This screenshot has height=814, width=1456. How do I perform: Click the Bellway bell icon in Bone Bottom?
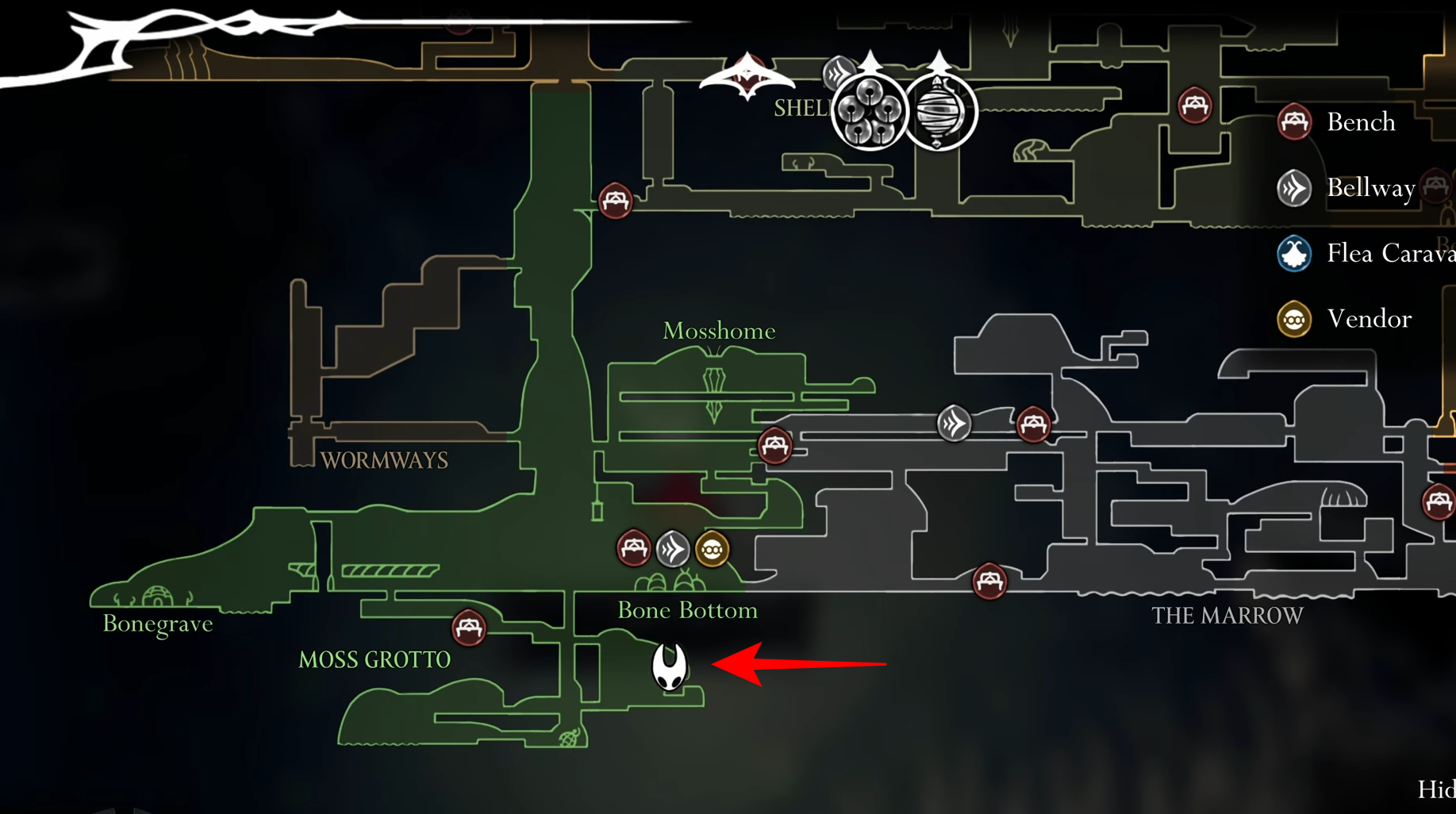pos(673,548)
